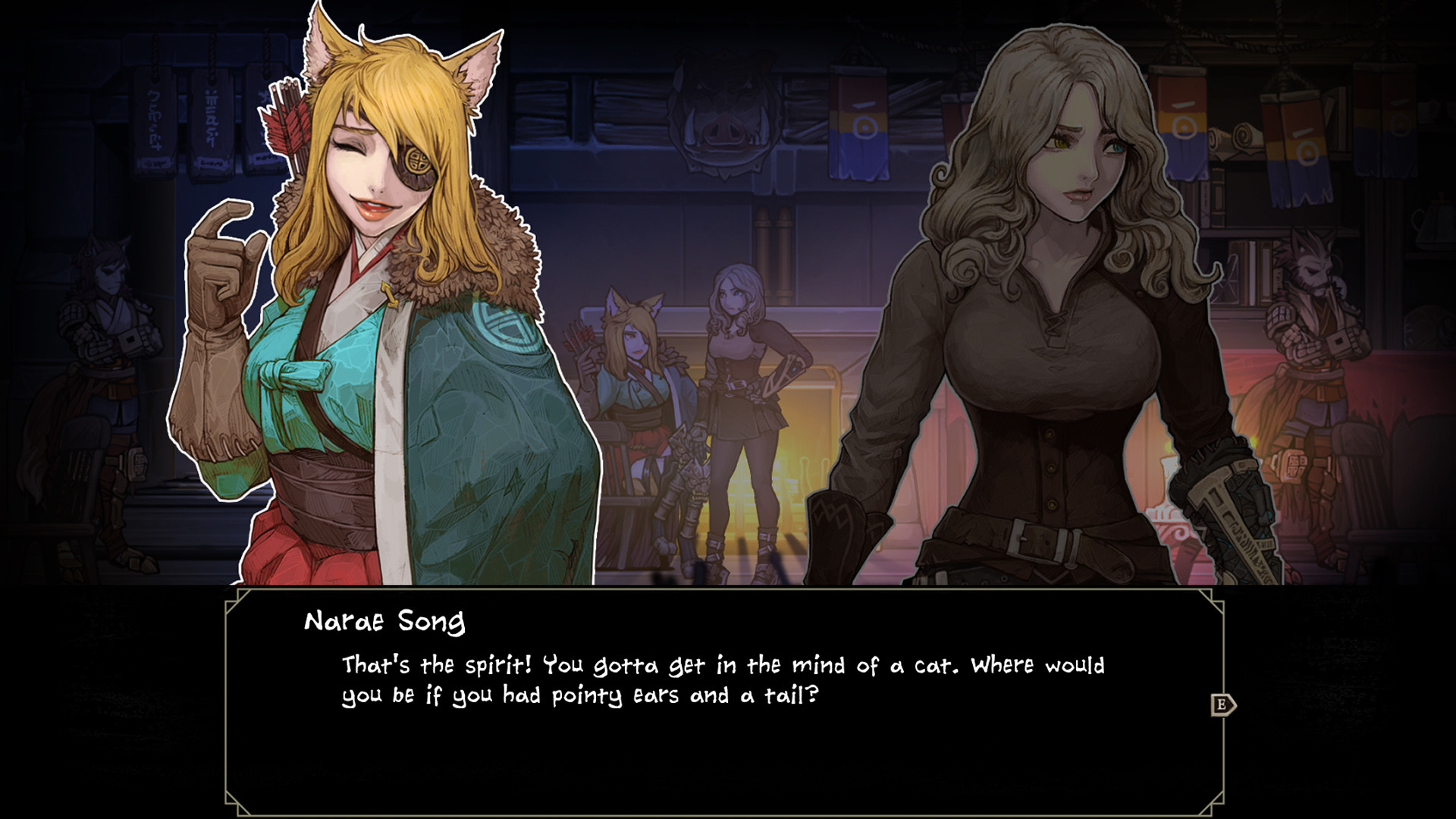
Task: Click Narae Song's eyepatch emblem
Action: (416, 162)
